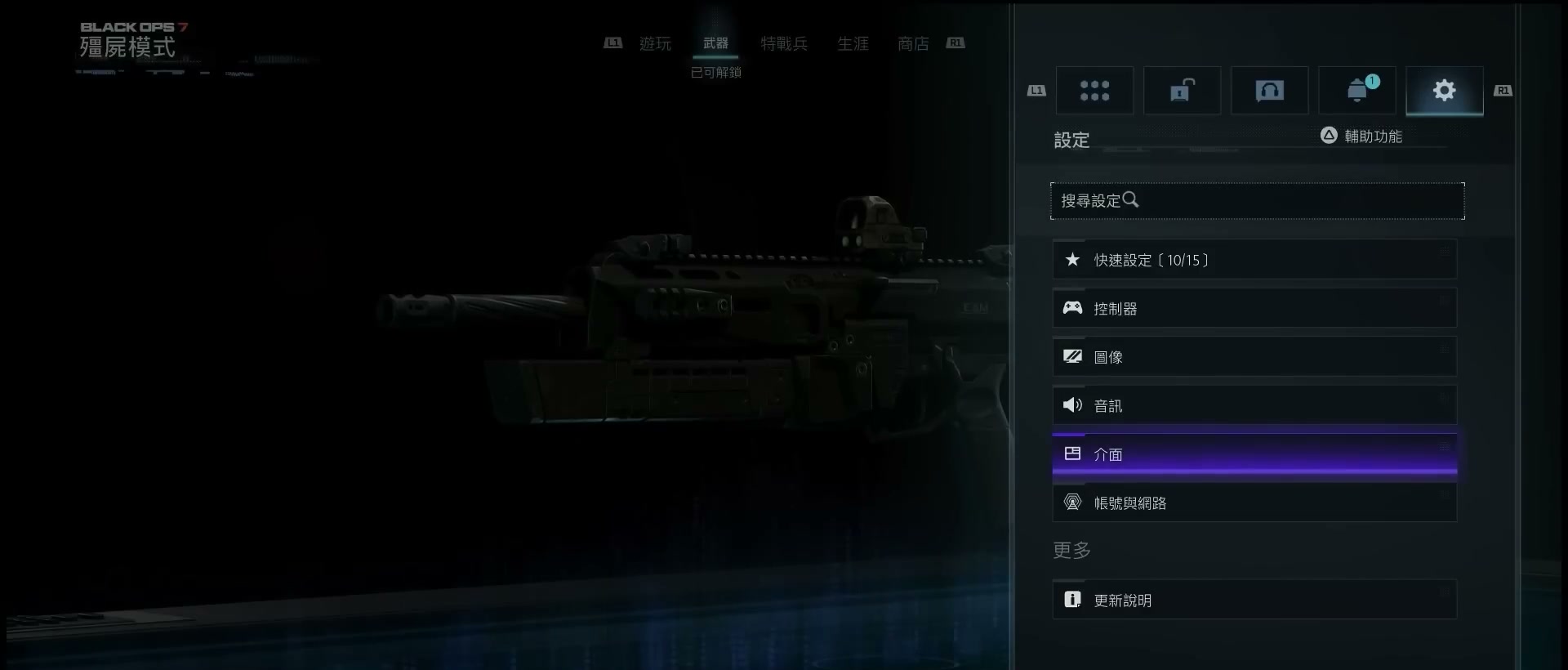The height and width of the screenshot is (670, 1568).
Task: Select the settings gear icon
Action: tap(1444, 90)
